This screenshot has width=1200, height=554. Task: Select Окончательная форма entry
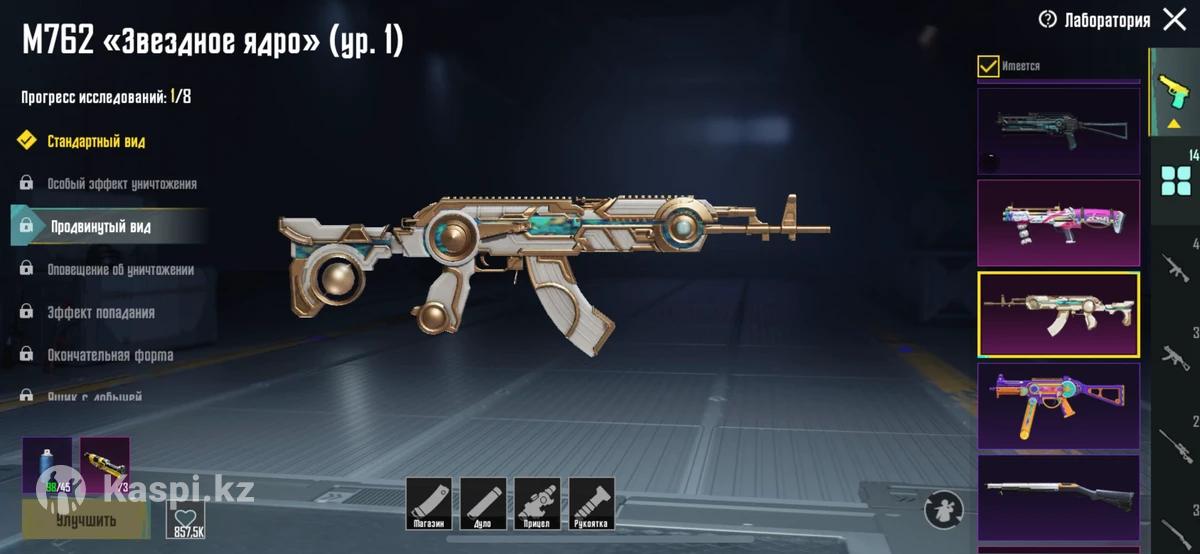110,355
